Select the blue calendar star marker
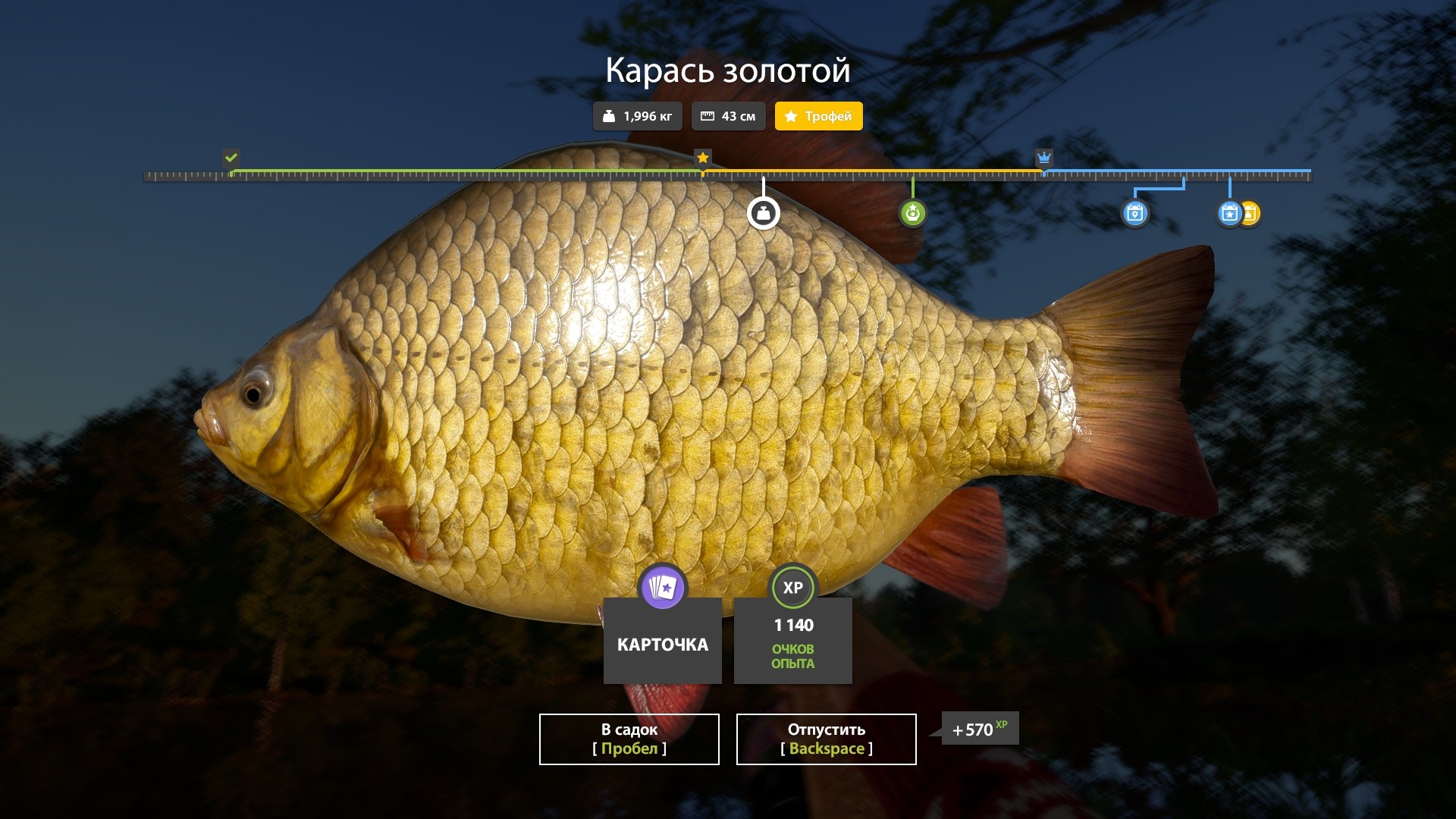Image resolution: width=1456 pixels, height=819 pixels. pos(1228,213)
